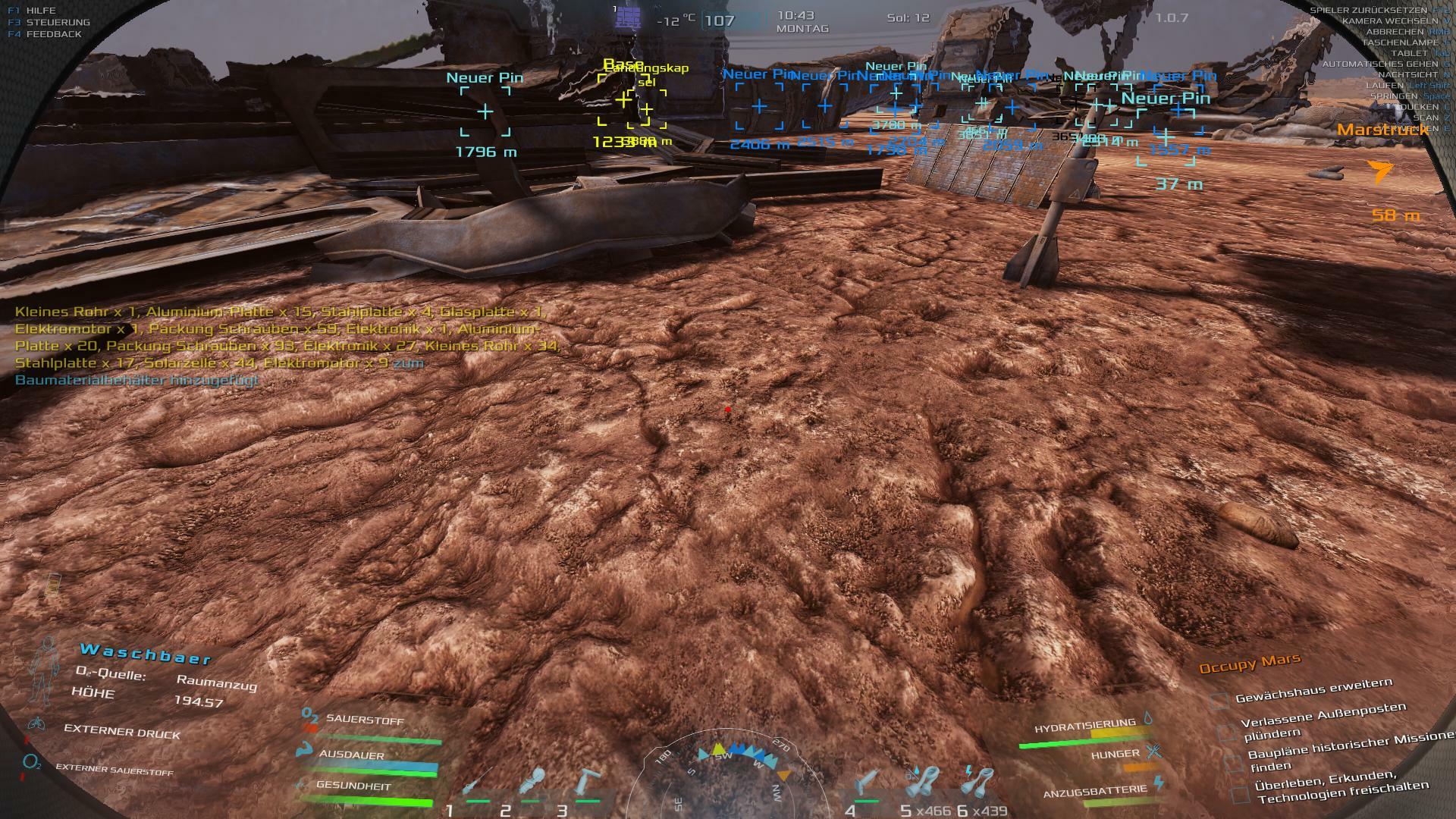The image size is (1456, 819).
Task: Click the Neuer Pin marker at 1796 m
Action: [x=485, y=112]
